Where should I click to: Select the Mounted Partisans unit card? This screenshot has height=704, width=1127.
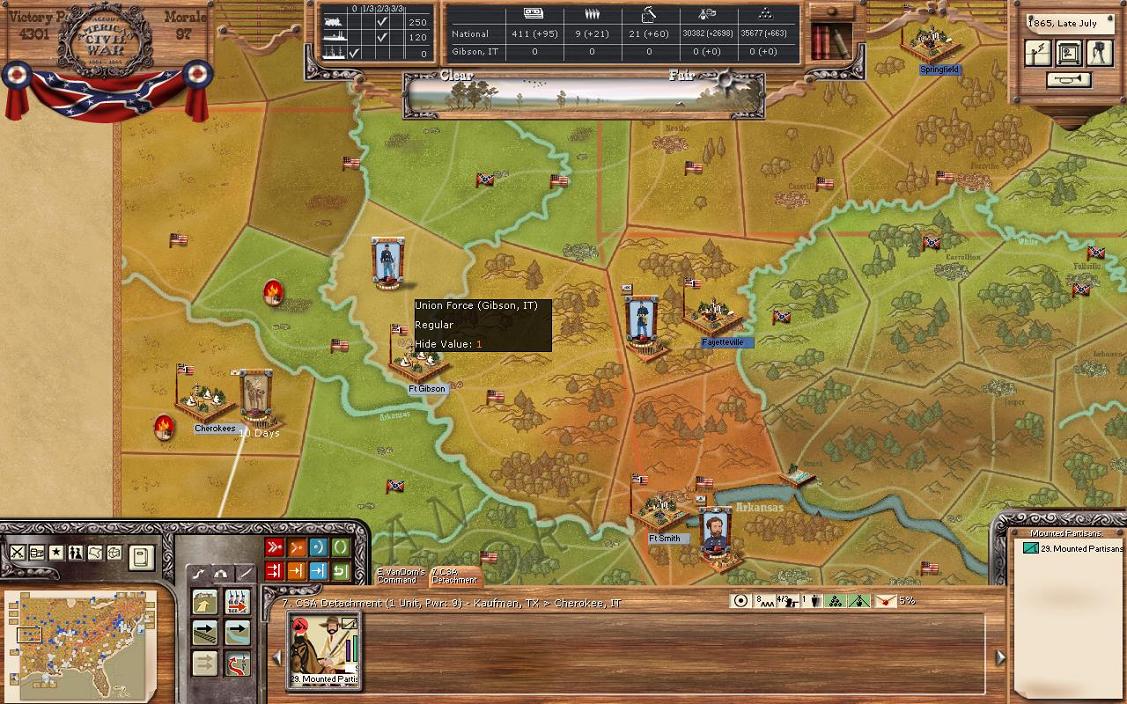pos(324,650)
